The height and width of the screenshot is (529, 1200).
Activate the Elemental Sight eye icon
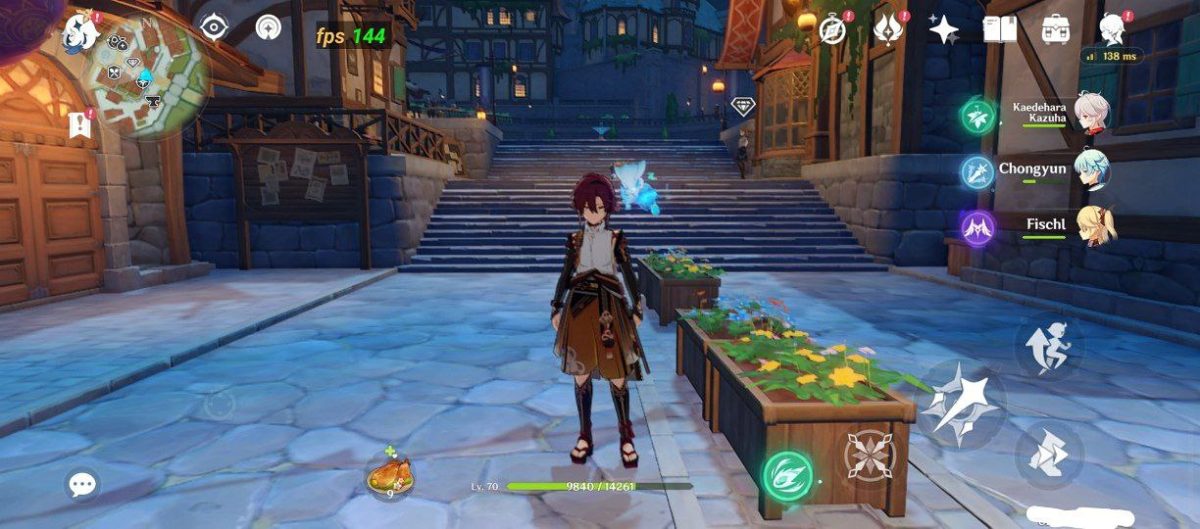click(214, 27)
